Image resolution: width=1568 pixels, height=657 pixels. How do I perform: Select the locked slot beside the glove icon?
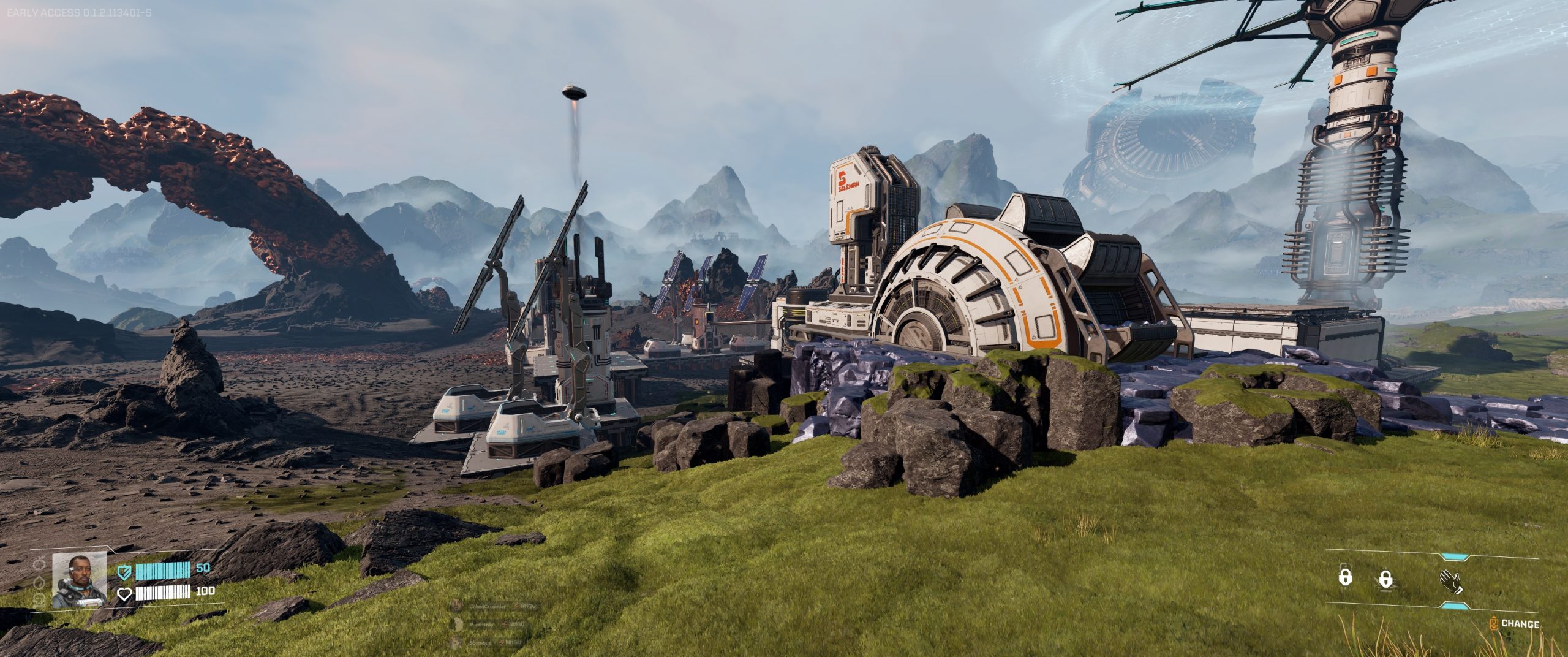pos(1385,579)
